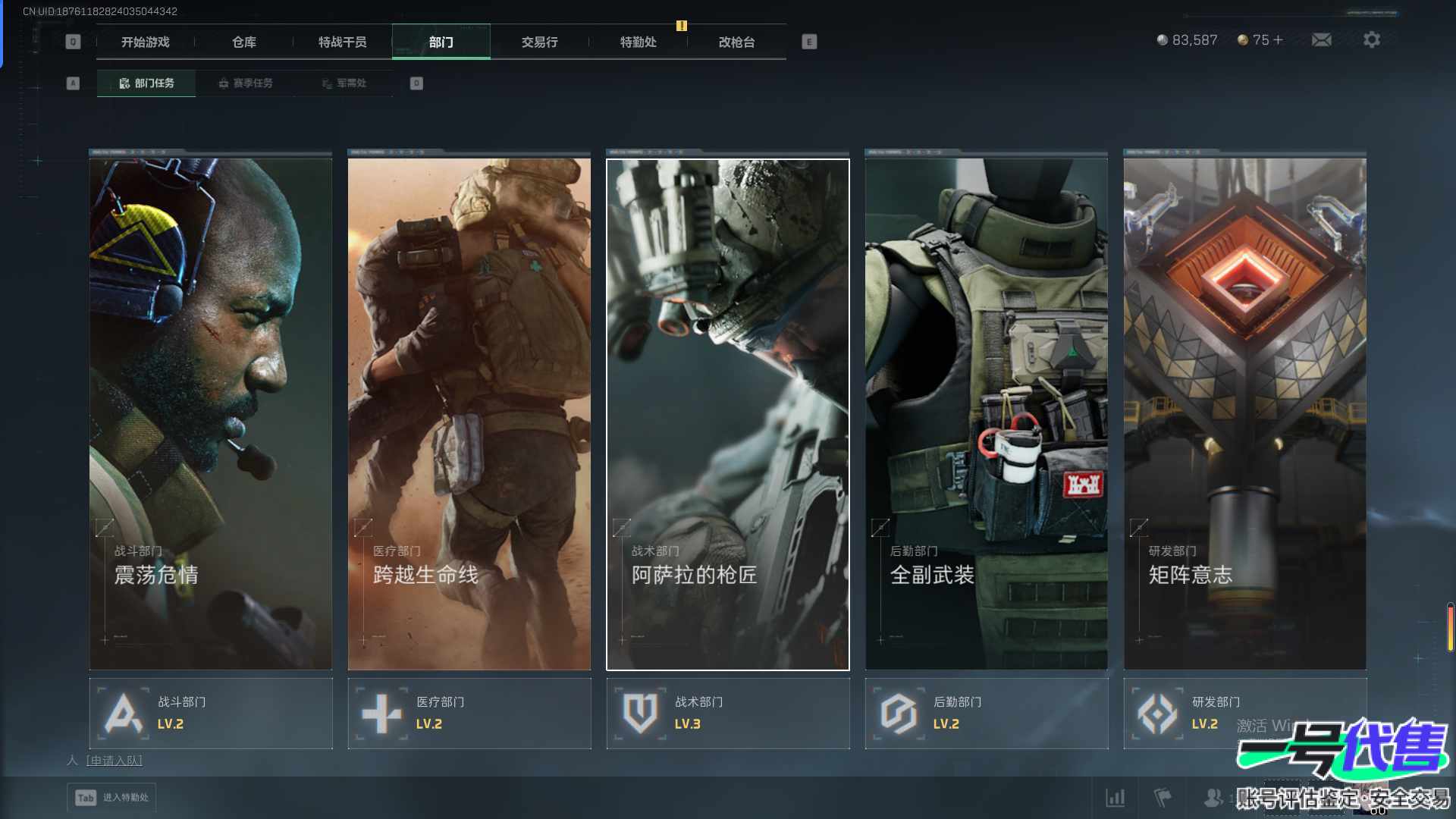Open the 军需处 sub-tab
The height and width of the screenshot is (819, 1456).
tap(344, 83)
